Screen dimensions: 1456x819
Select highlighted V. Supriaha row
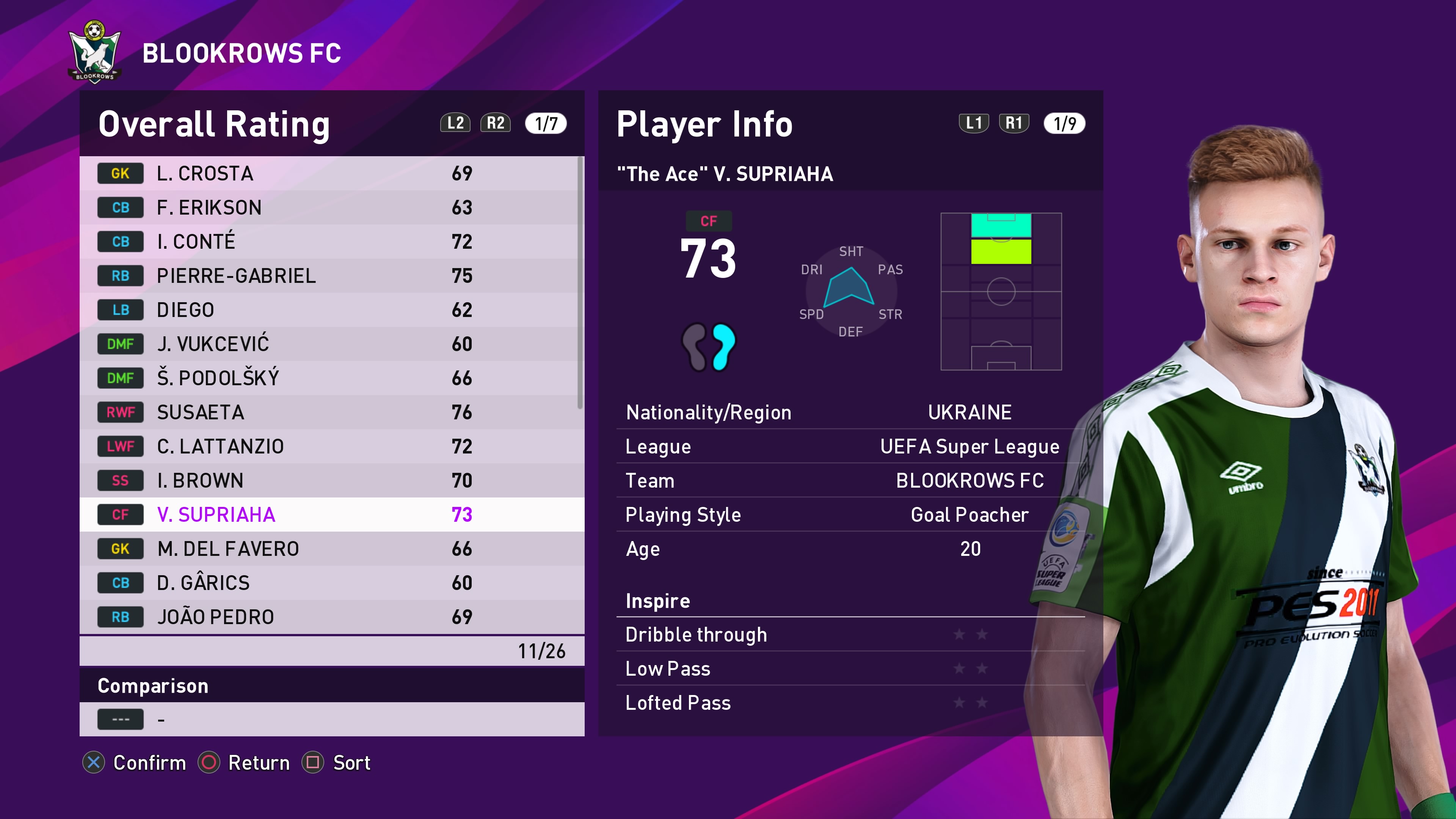coord(332,515)
